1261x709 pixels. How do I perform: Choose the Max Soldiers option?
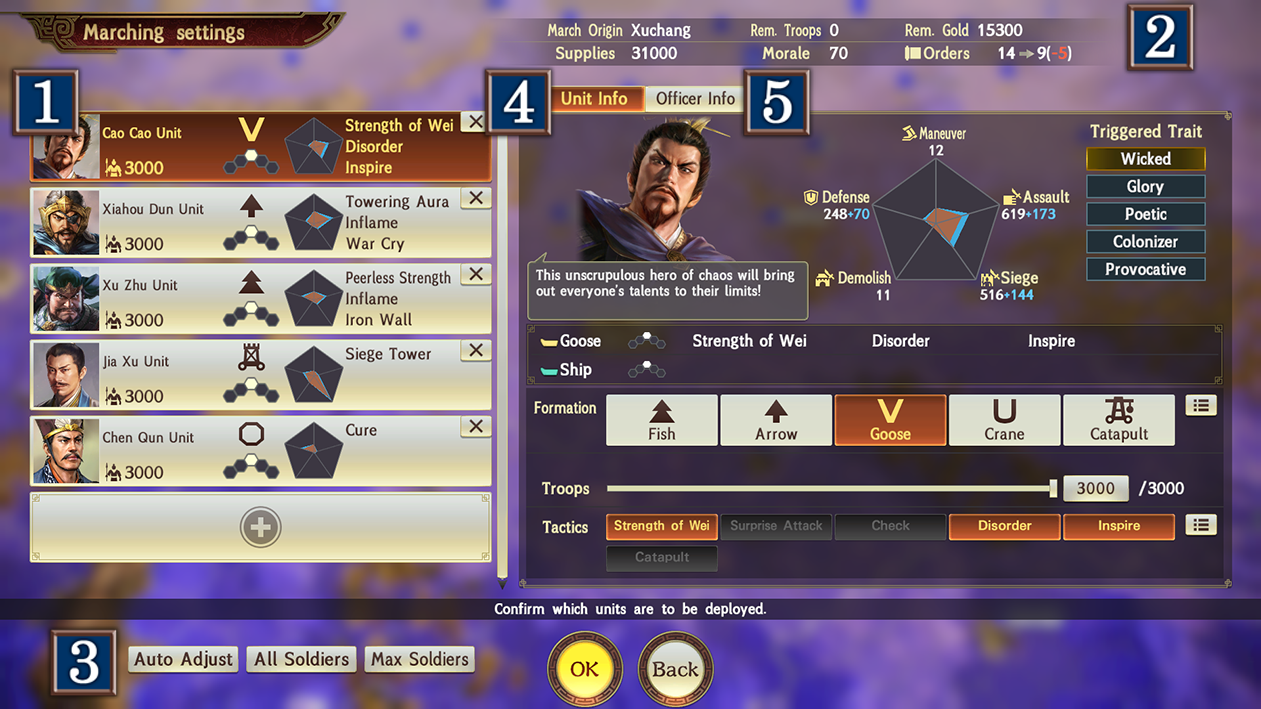[419, 659]
